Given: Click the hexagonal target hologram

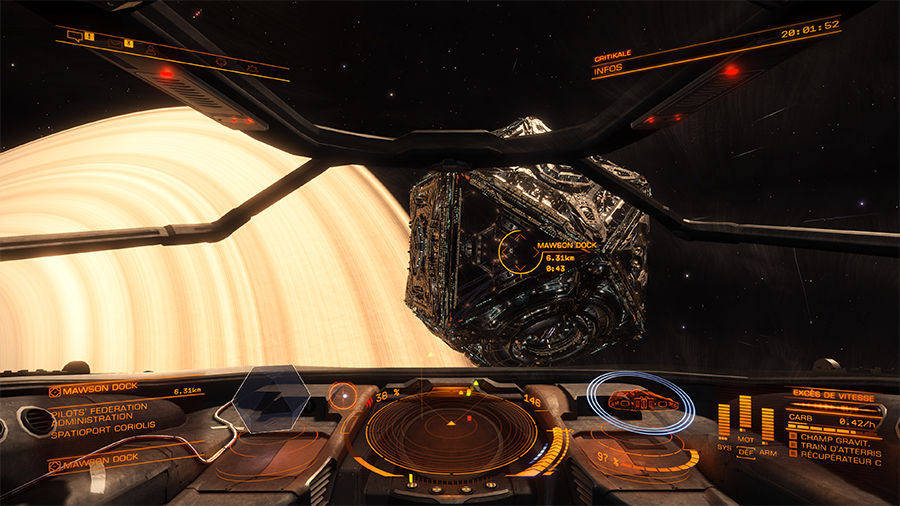Looking at the screenshot, I should tap(267, 399).
